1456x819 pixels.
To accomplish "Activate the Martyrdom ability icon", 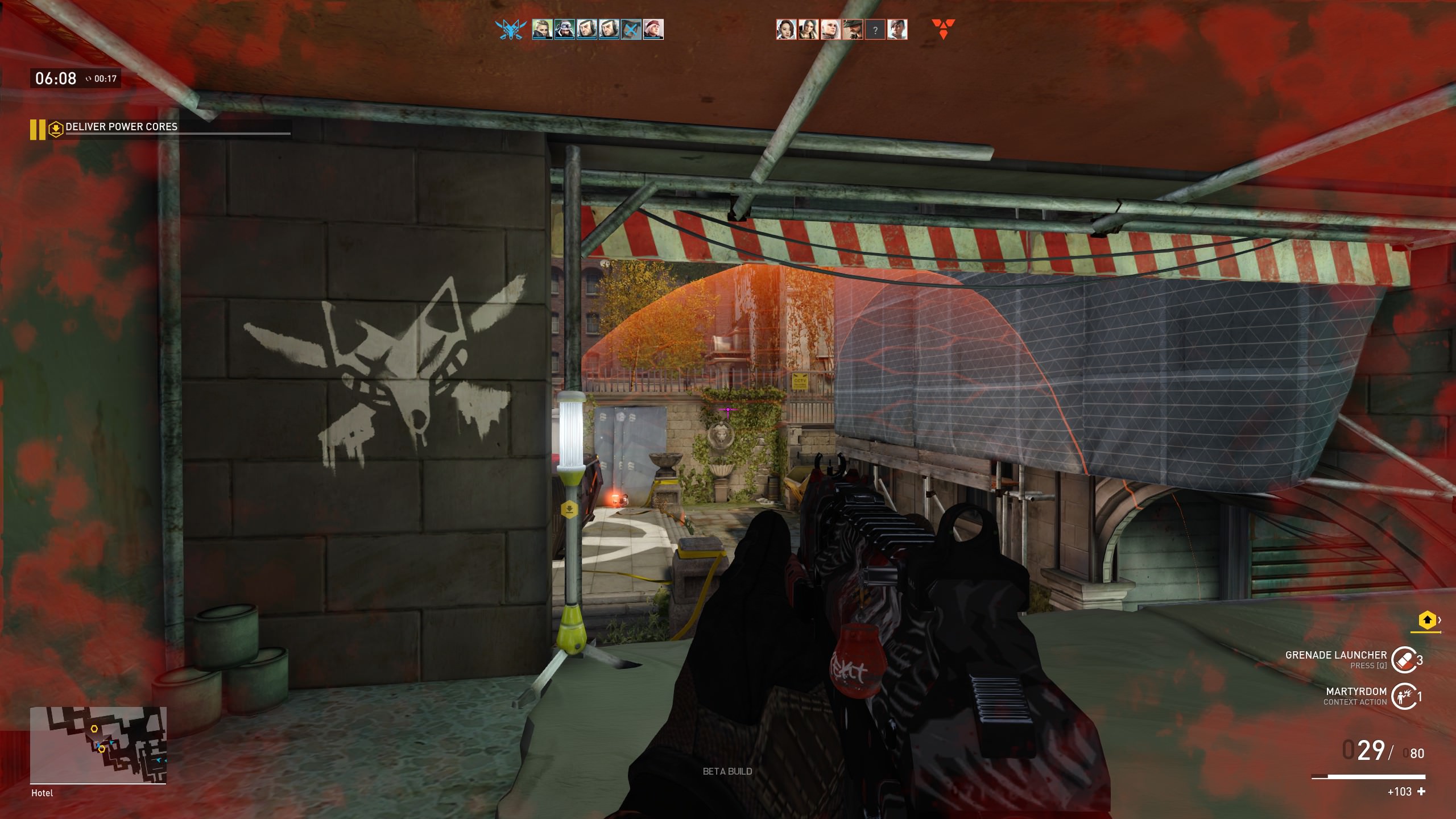I will [x=1403, y=696].
